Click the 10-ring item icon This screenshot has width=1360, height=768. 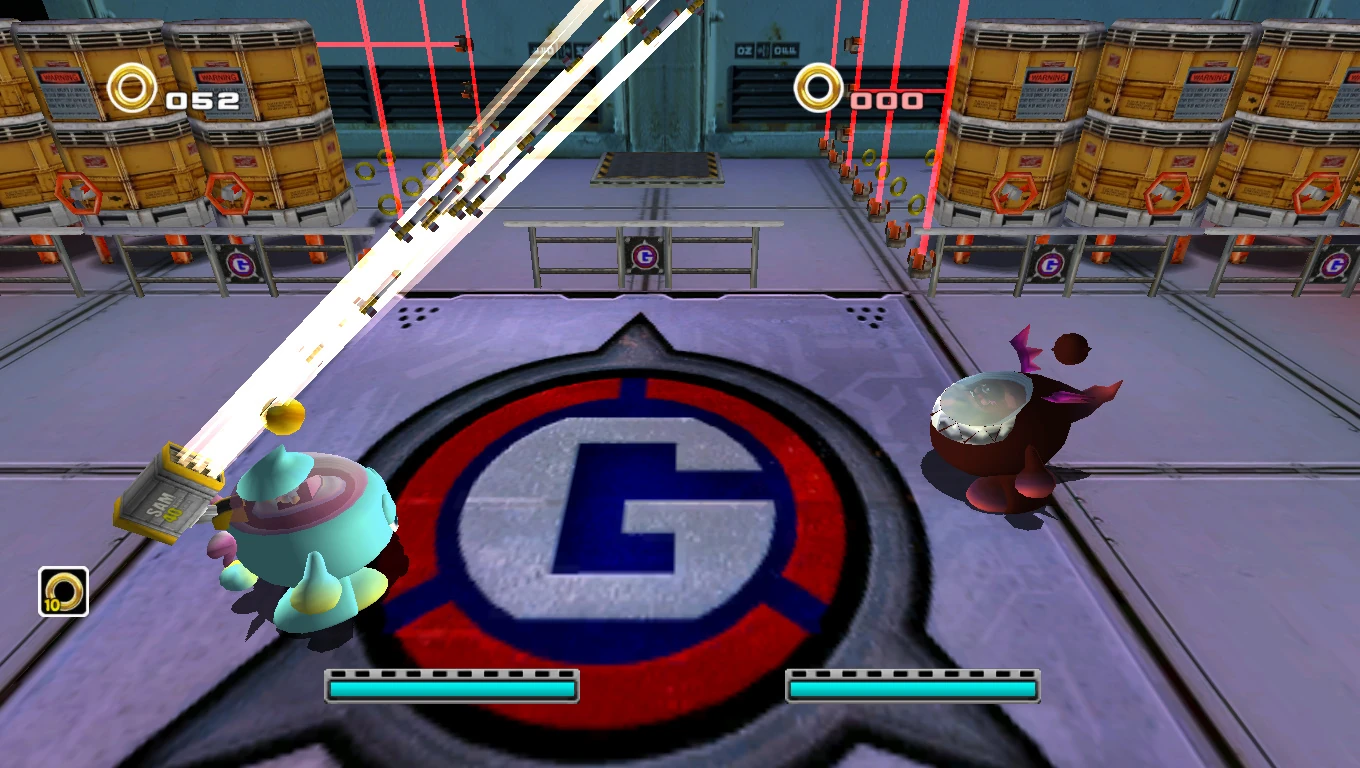(64, 591)
